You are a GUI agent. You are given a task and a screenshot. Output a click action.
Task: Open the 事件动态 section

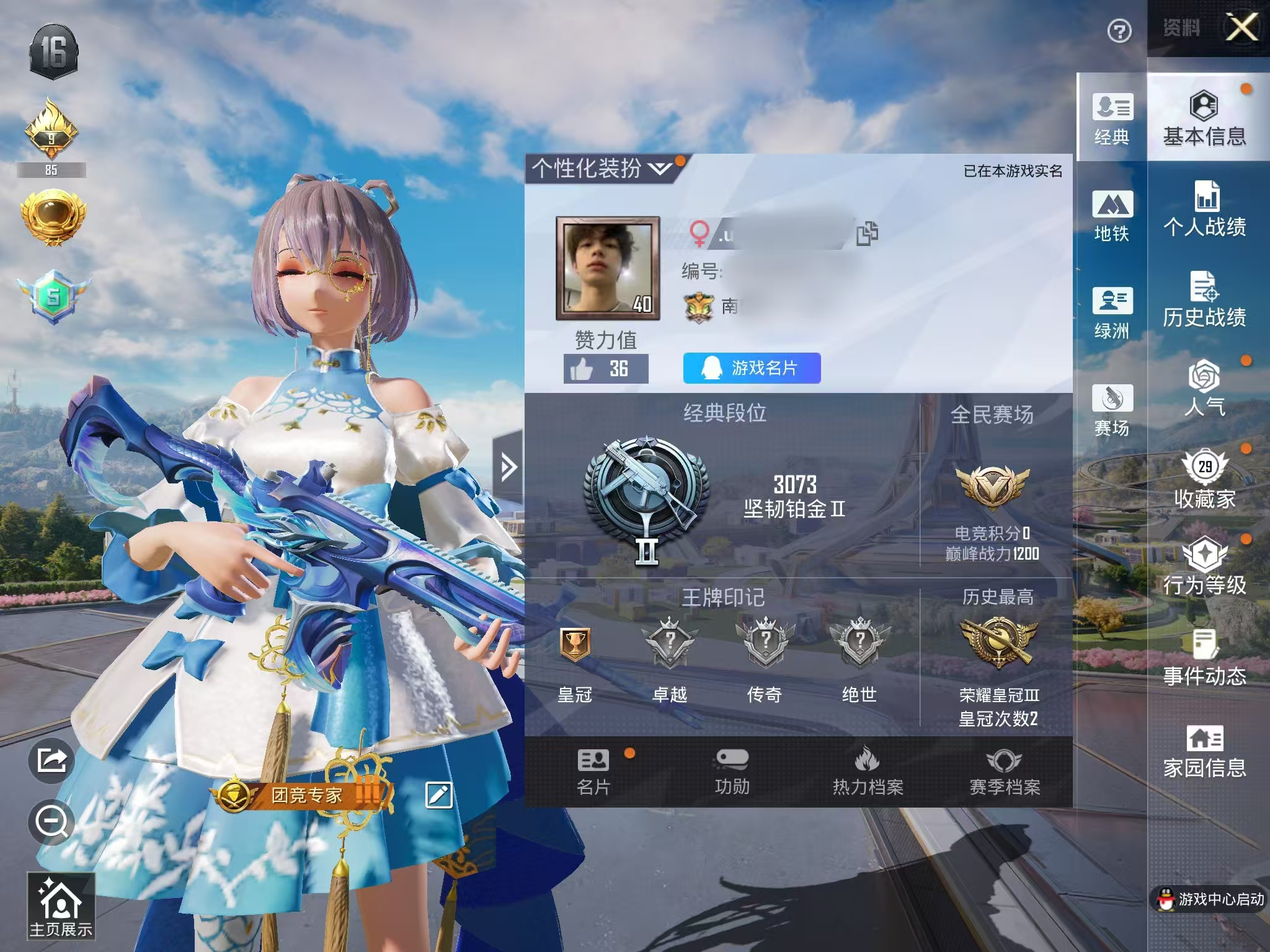(1204, 658)
